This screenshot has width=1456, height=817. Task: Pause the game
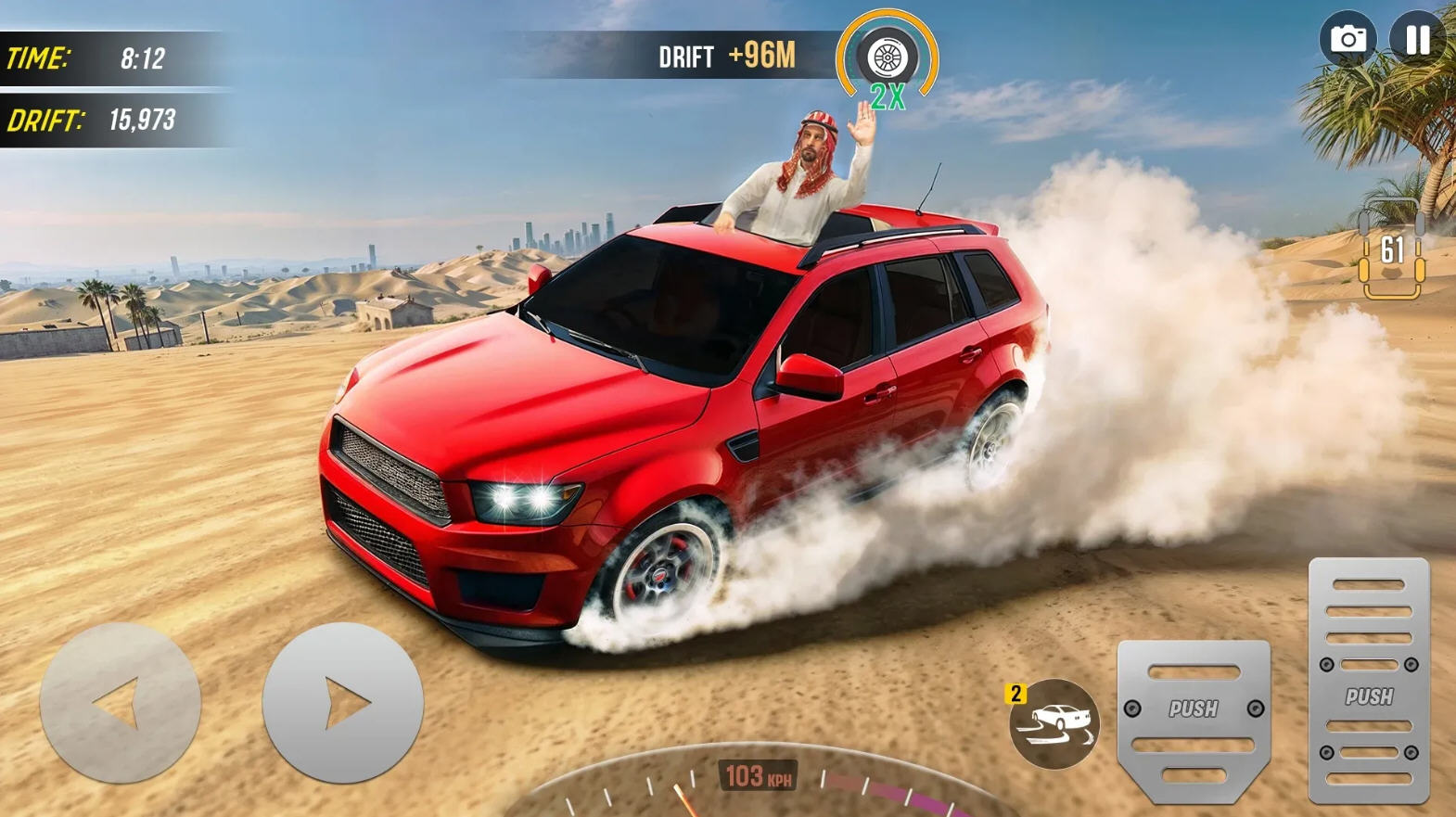(1417, 40)
